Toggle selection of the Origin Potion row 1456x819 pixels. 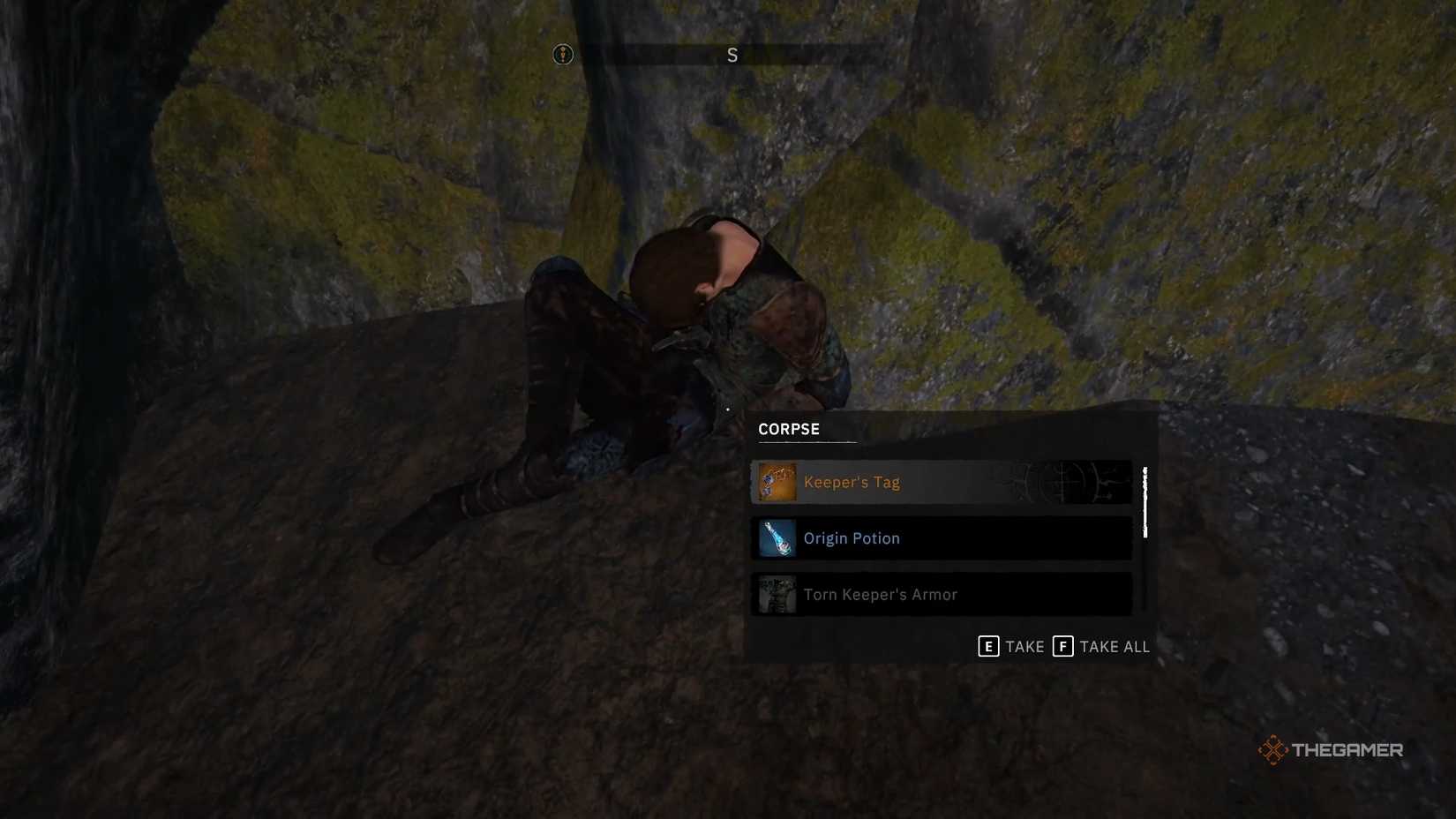(x=940, y=537)
